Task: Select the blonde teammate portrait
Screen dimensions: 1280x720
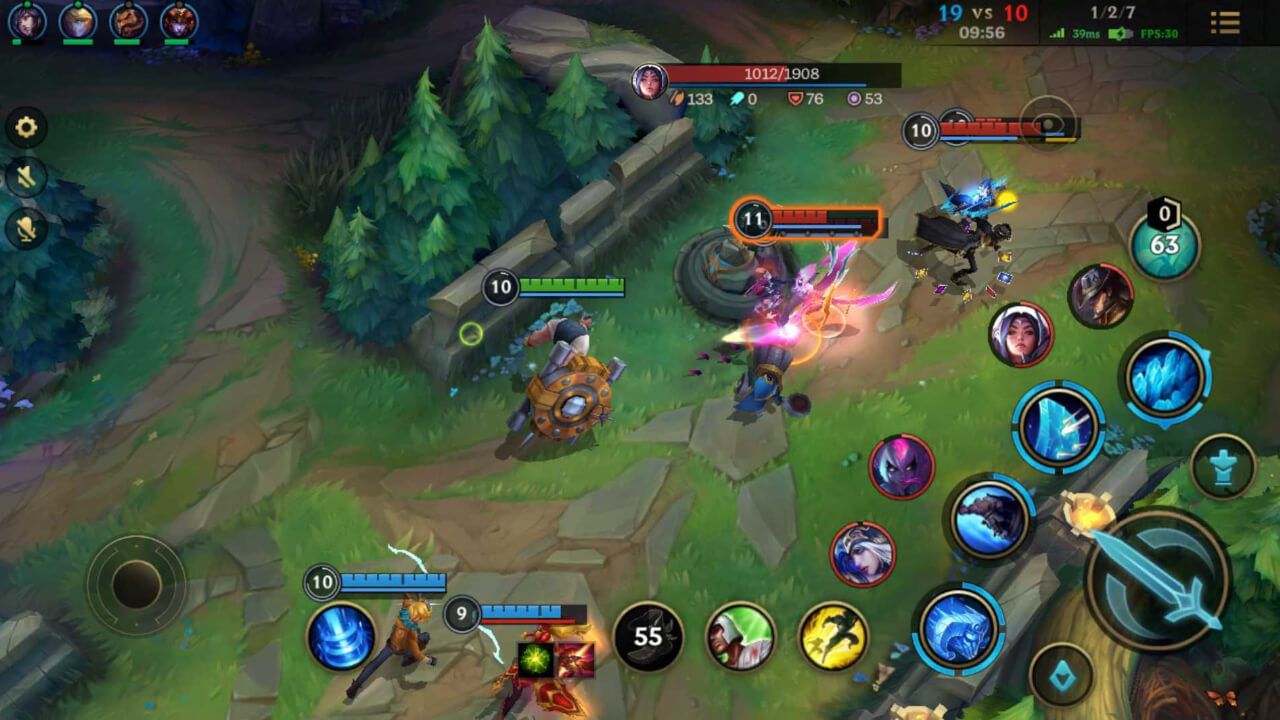Action: (x=77, y=20)
